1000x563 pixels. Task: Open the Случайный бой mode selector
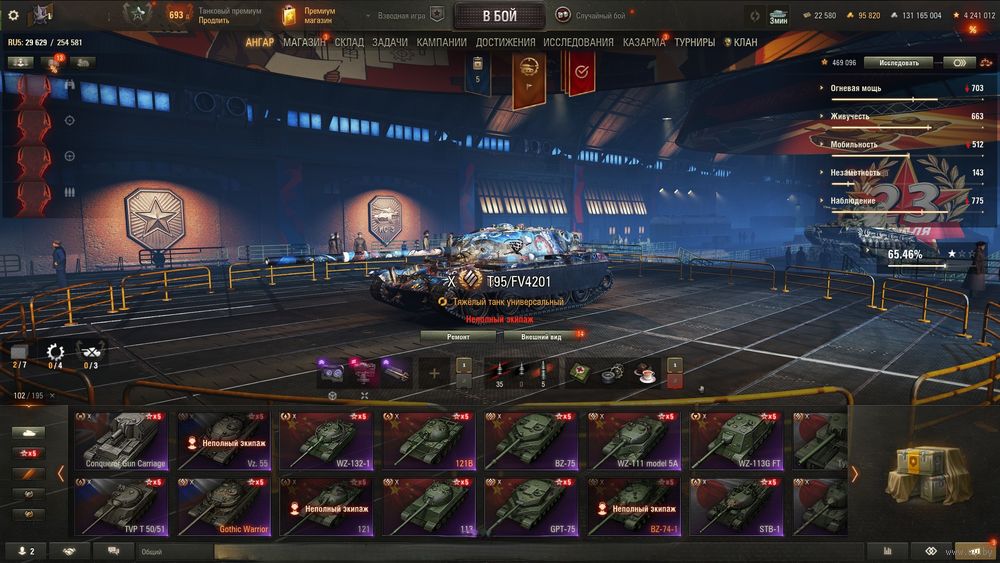(x=592, y=16)
